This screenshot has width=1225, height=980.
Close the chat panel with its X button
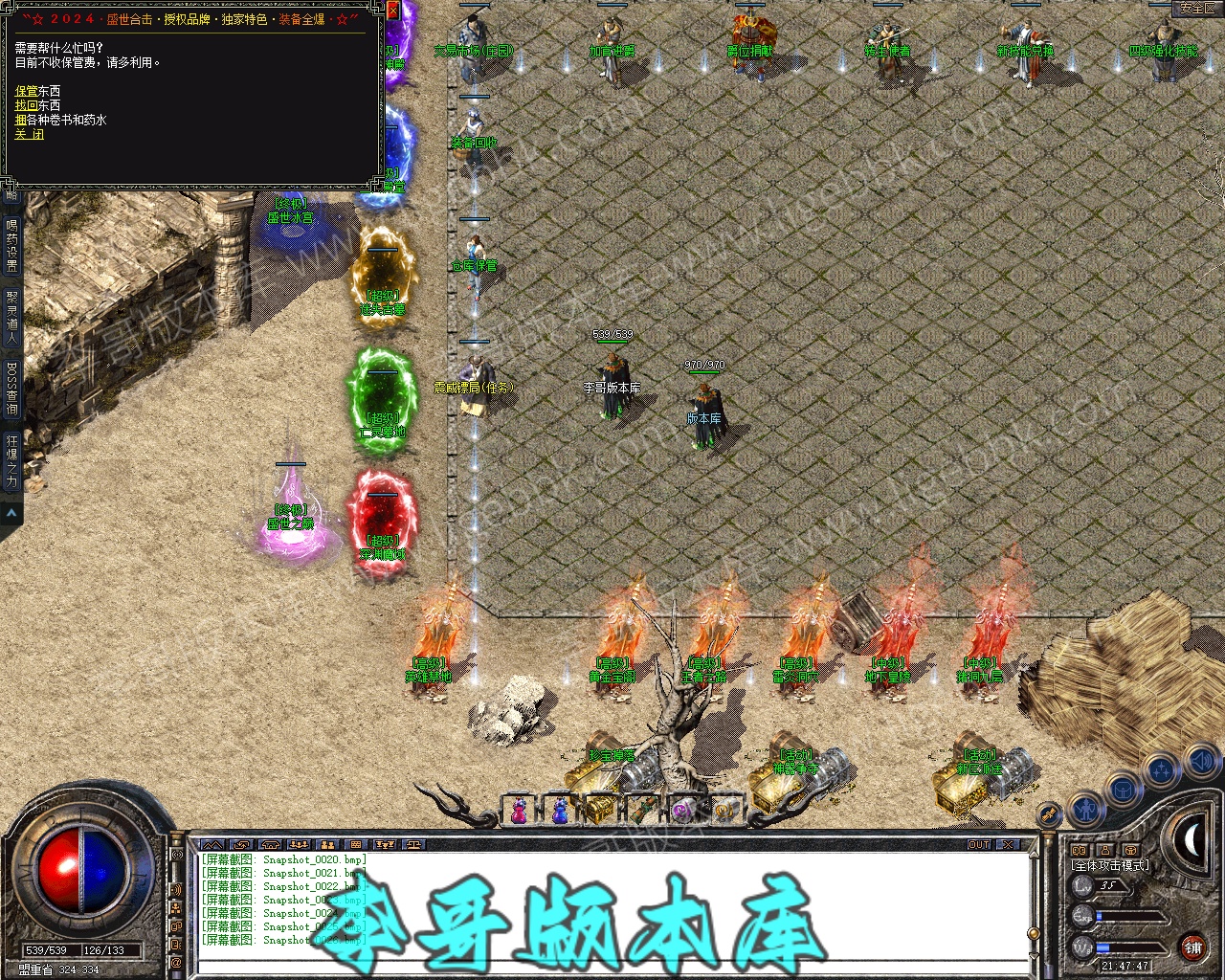(x=1007, y=845)
